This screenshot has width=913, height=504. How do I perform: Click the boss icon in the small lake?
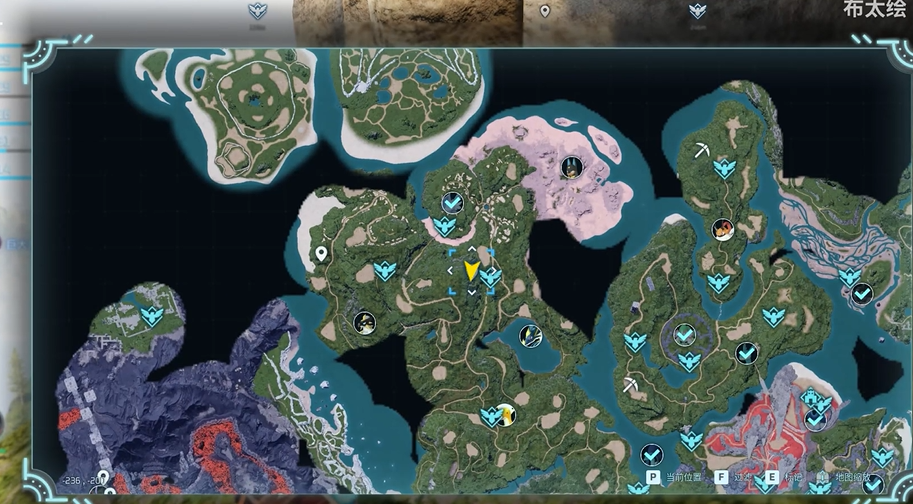coord(530,336)
